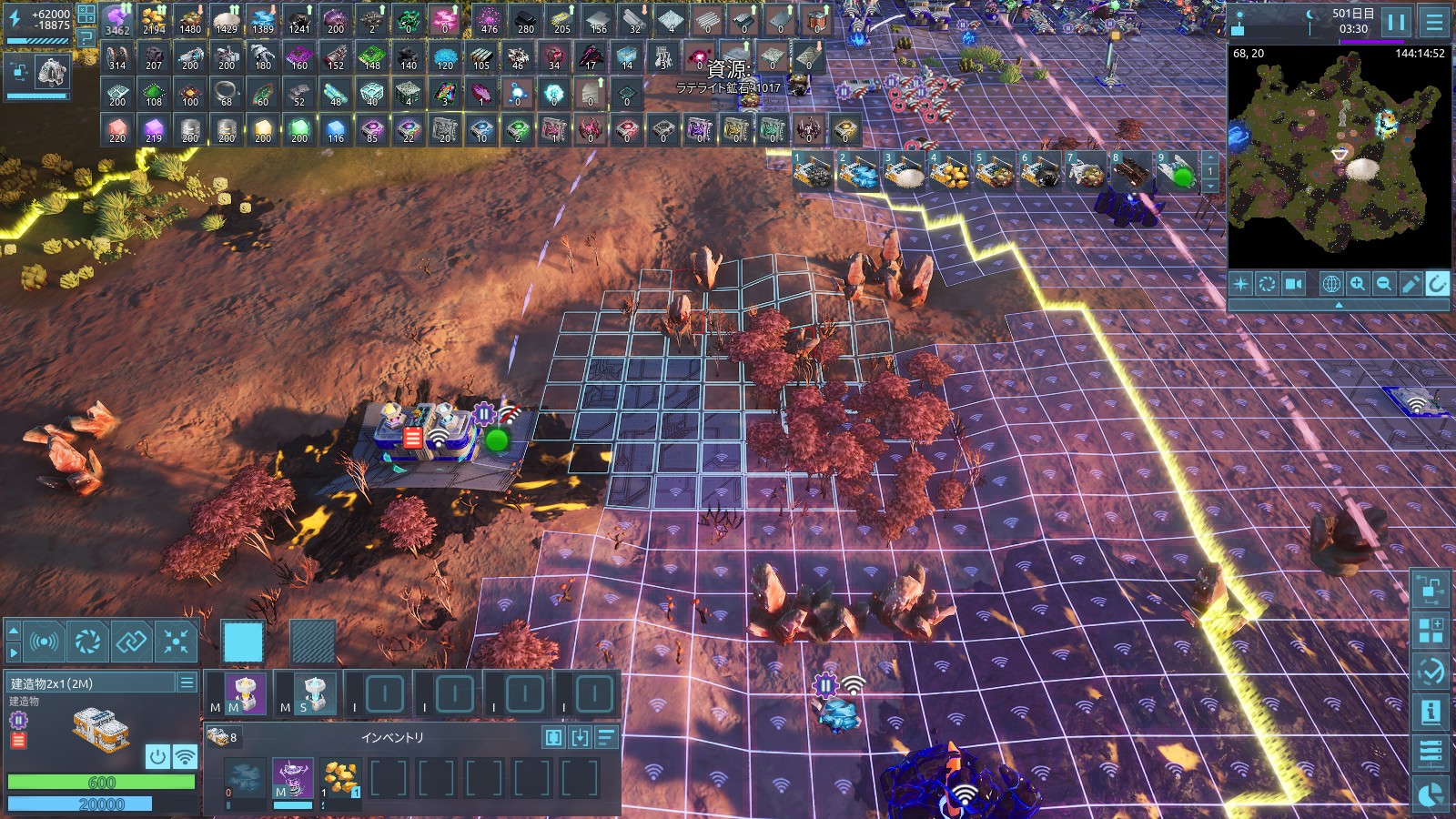
Task: Activate the minimap pencil drawing tool
Action: coord(1410,284)
